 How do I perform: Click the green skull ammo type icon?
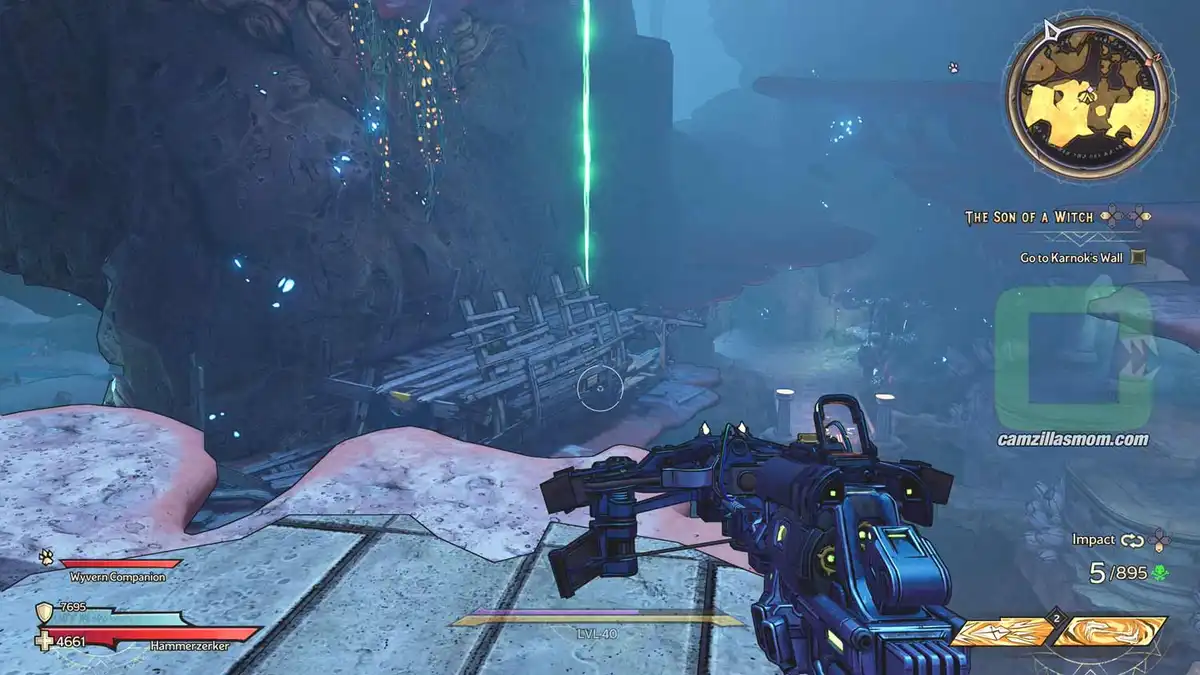[x=1160, y=573]
